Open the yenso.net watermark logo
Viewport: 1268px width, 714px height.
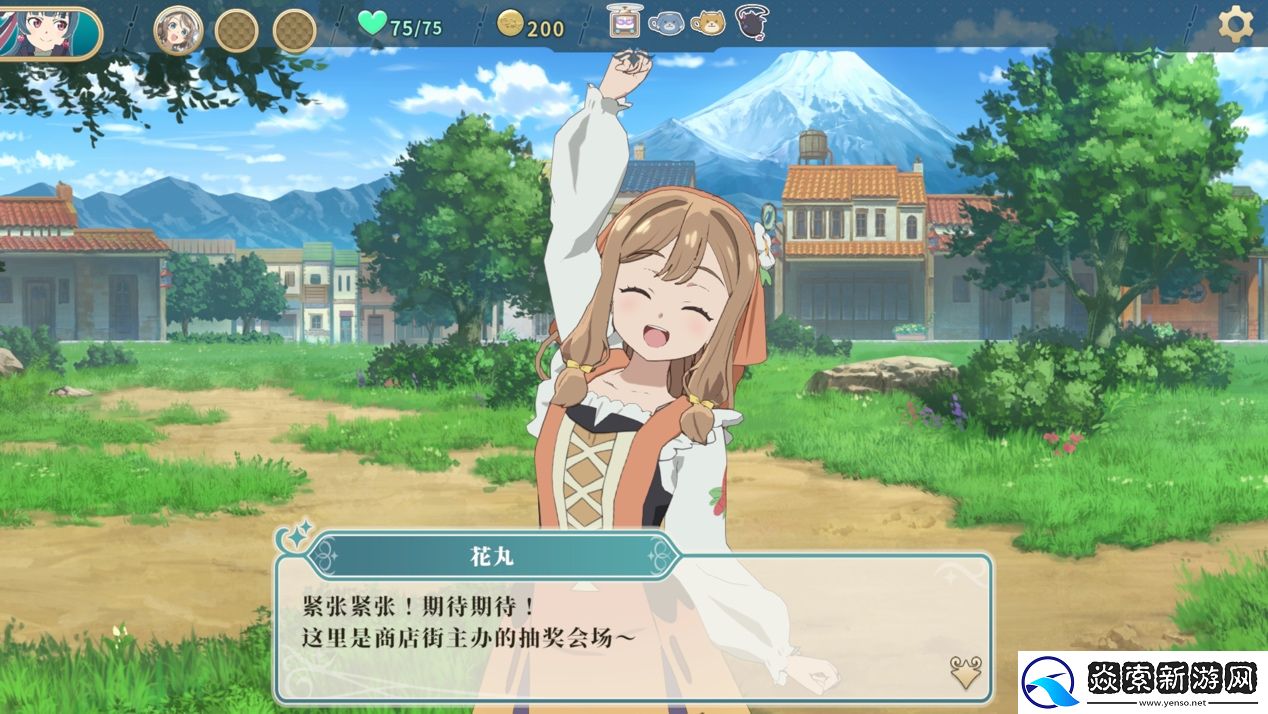(x=1142, y=682)
